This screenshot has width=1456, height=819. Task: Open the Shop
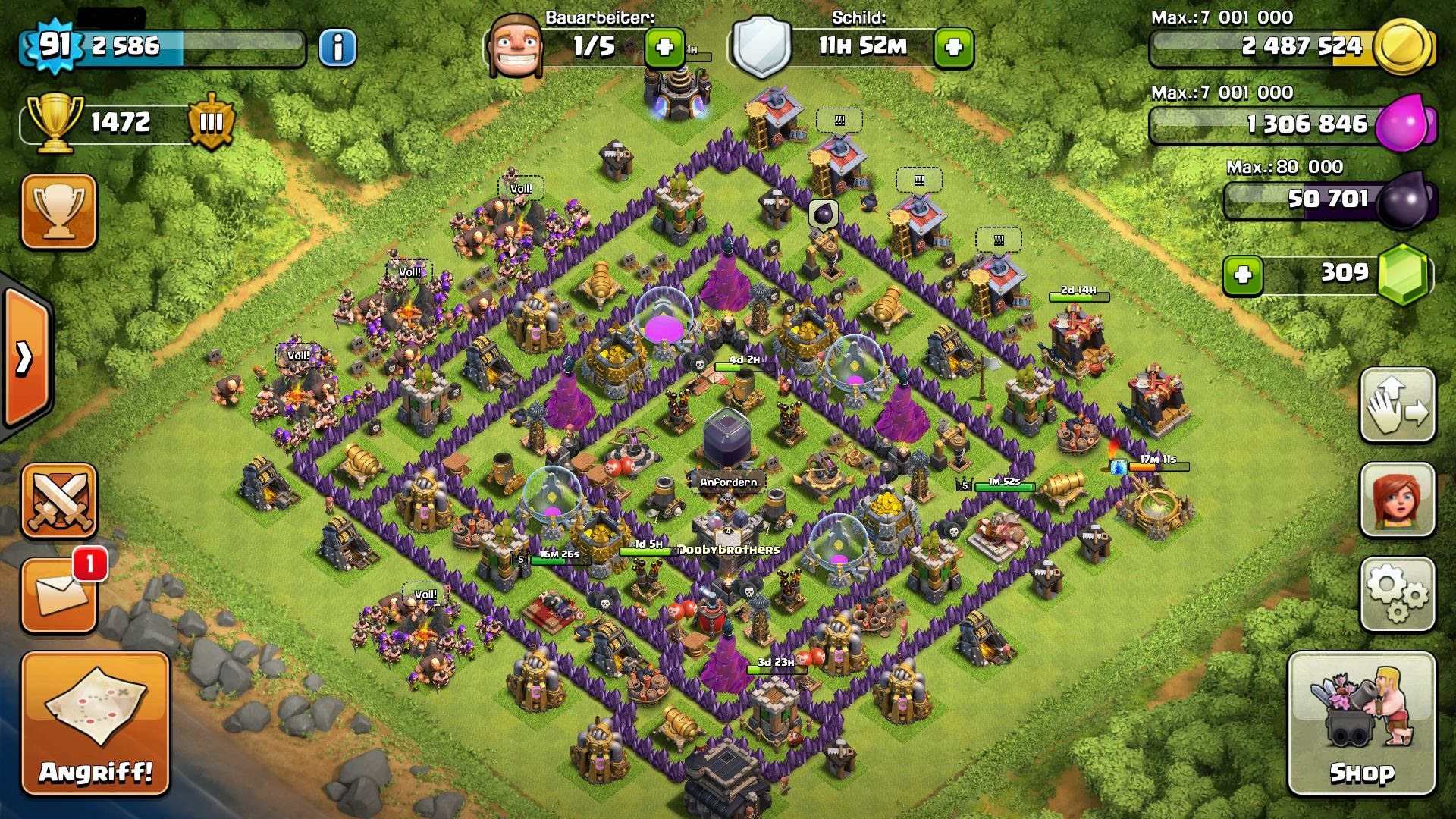pos(1362,724)
